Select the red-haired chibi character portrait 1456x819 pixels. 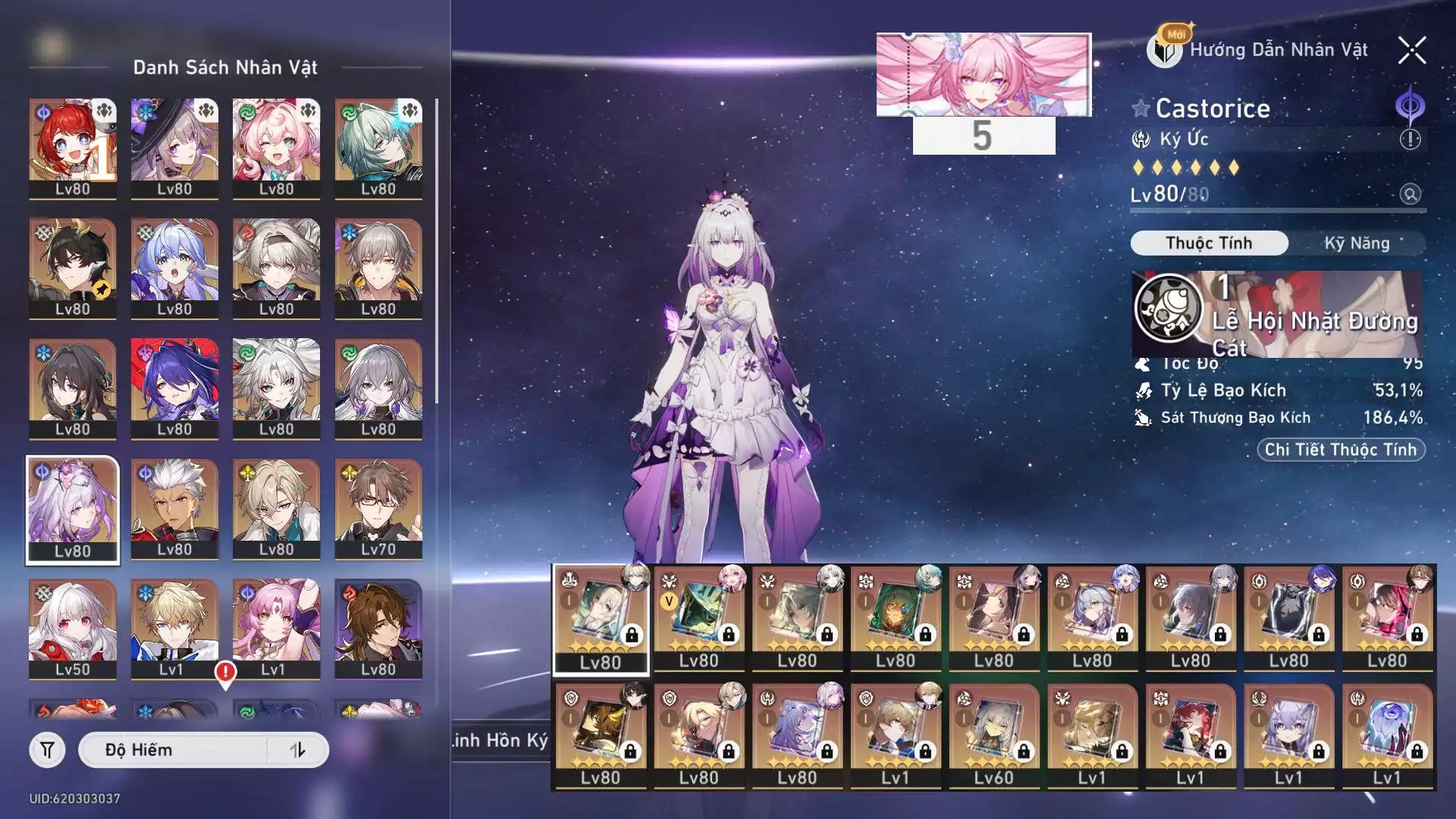[73, 149]
